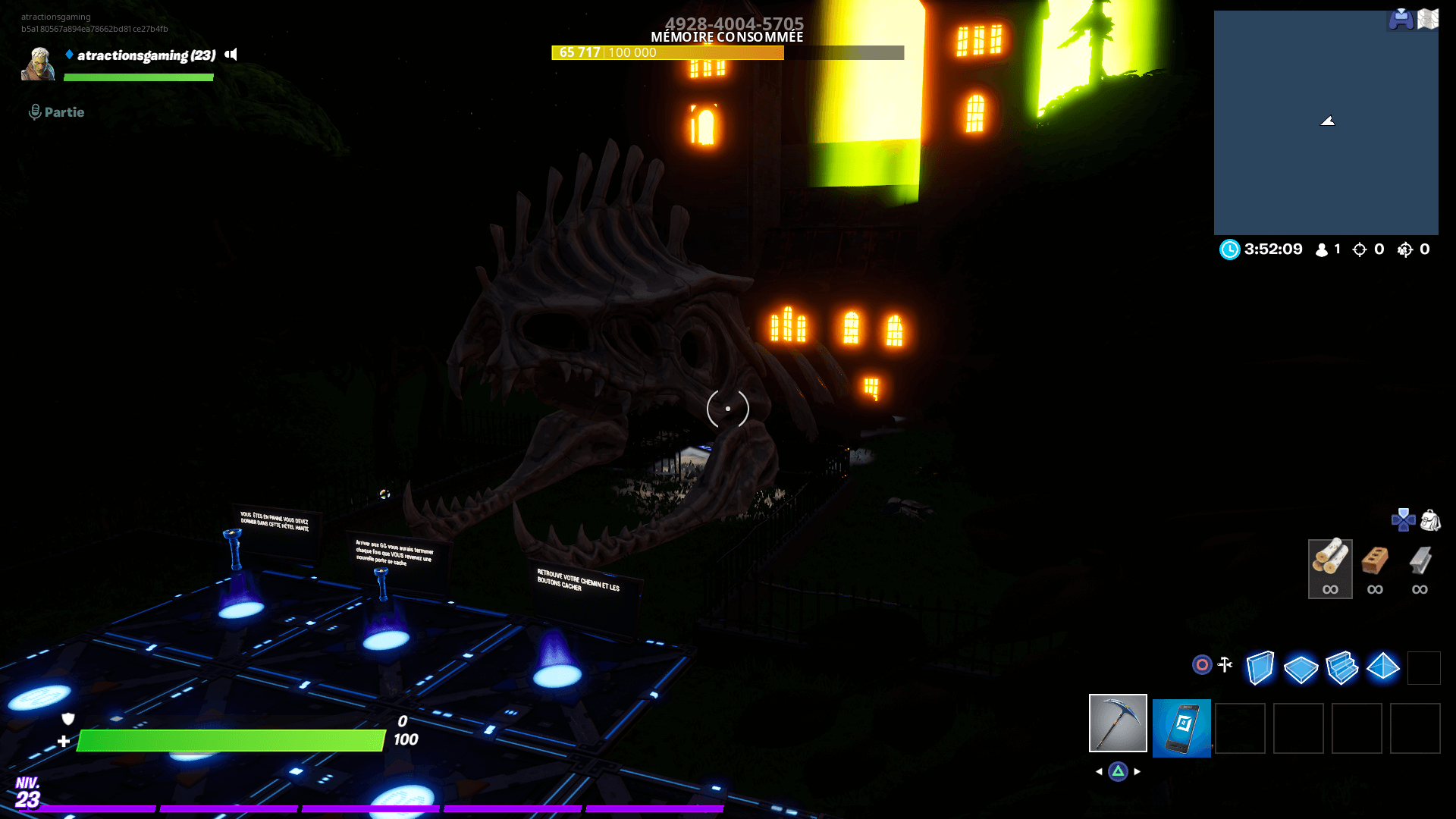Screen dimensions: 1456x819
Task: Click the speaker icon beside atractionsgaming
Action: [231, 55]
